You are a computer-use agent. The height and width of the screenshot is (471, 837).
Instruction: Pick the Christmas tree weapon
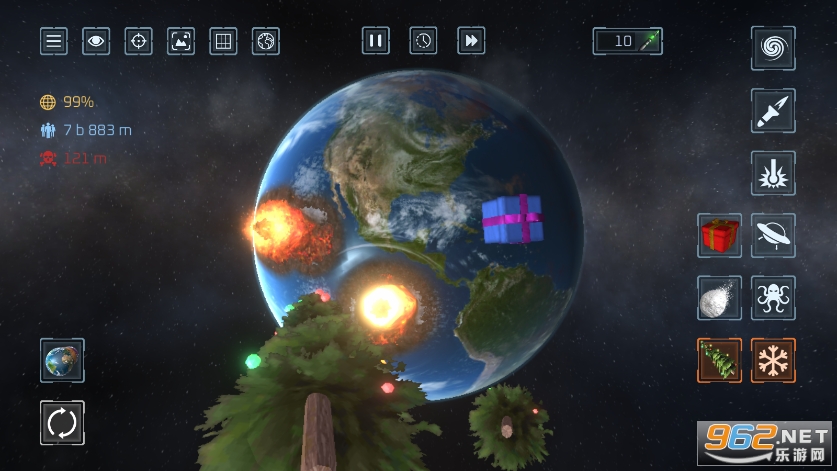pyautogui.click(x=719, y=360)
